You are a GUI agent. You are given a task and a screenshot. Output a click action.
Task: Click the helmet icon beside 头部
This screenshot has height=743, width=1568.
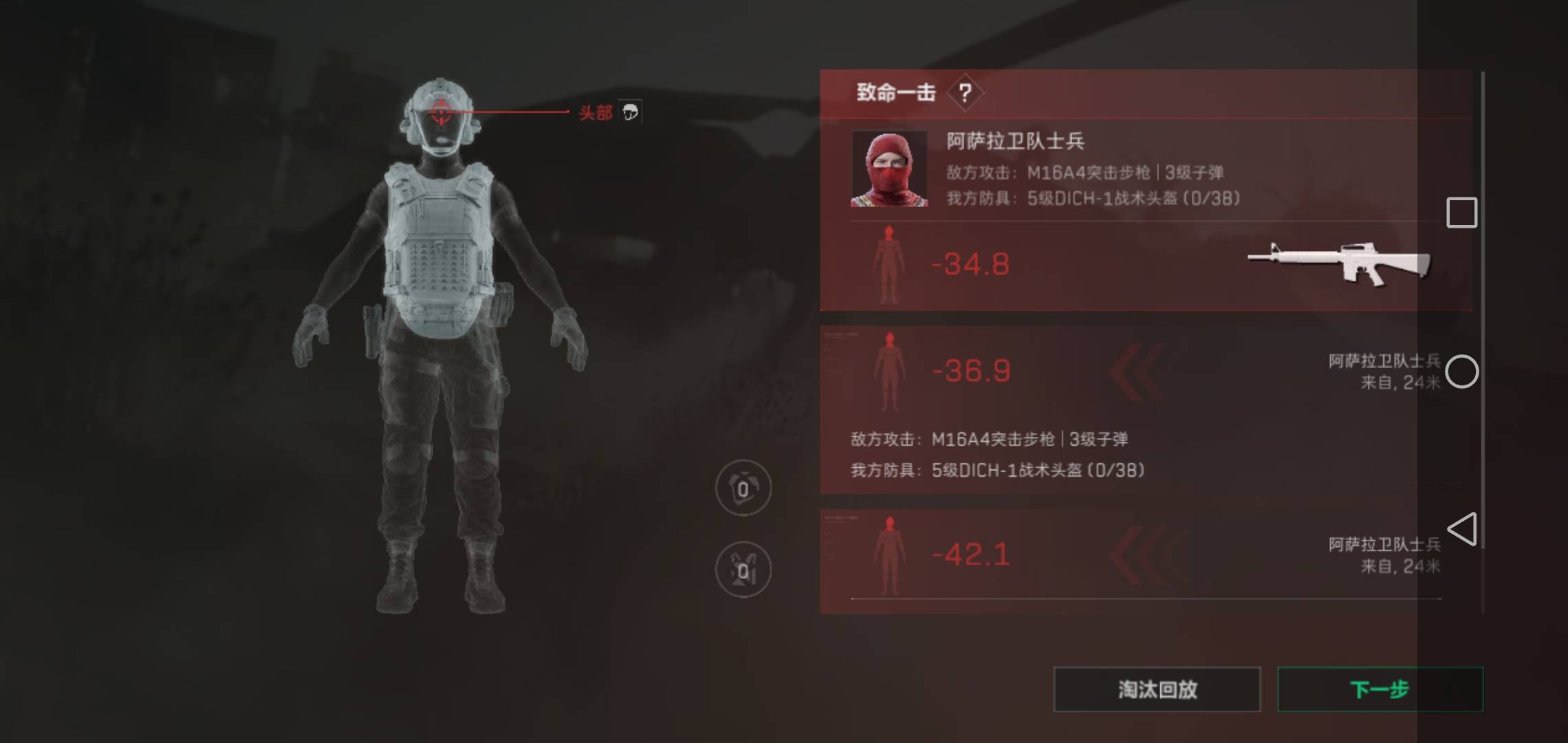630,112
